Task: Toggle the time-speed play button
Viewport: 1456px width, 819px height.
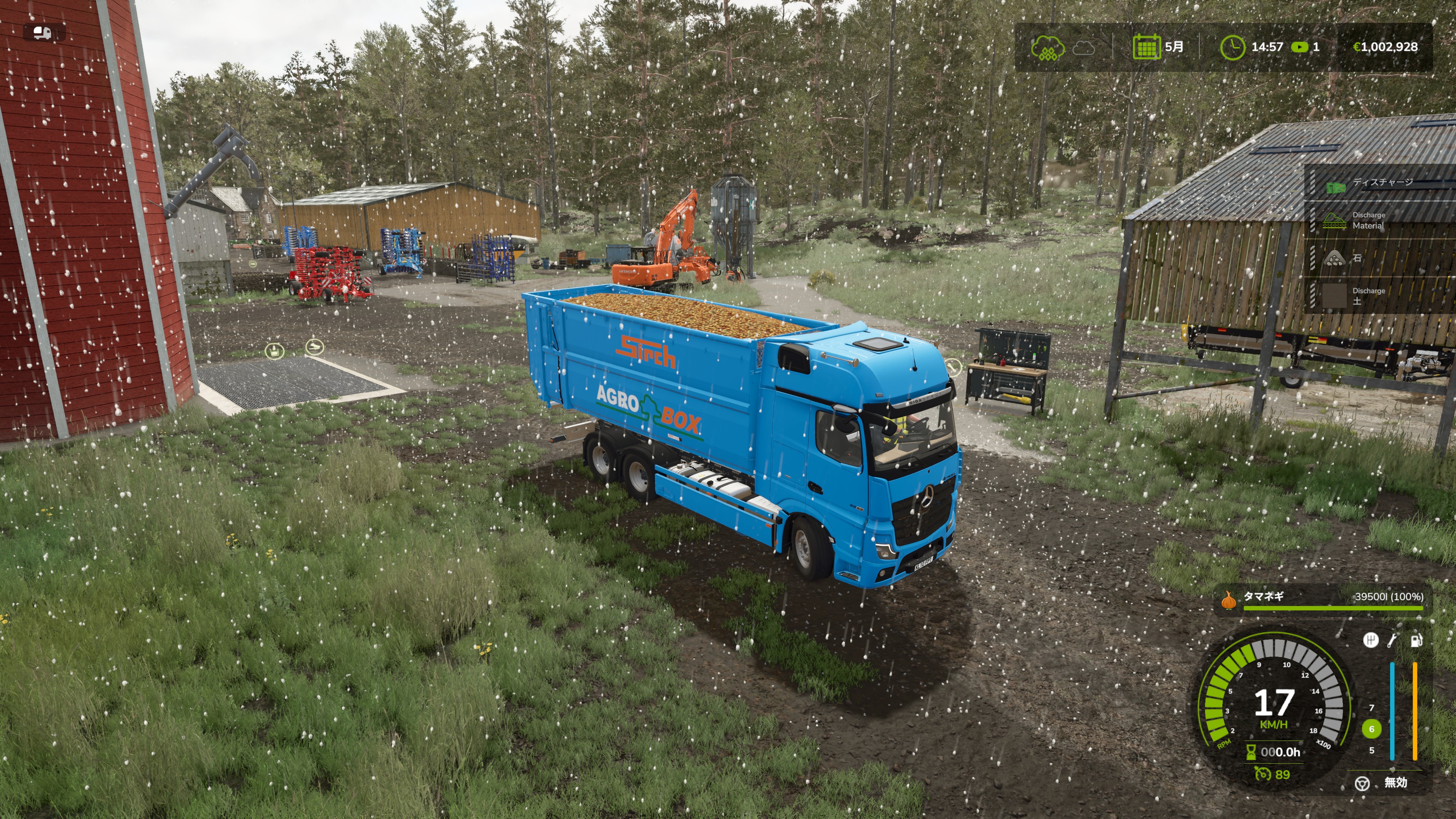Action: pos(1299,47)
